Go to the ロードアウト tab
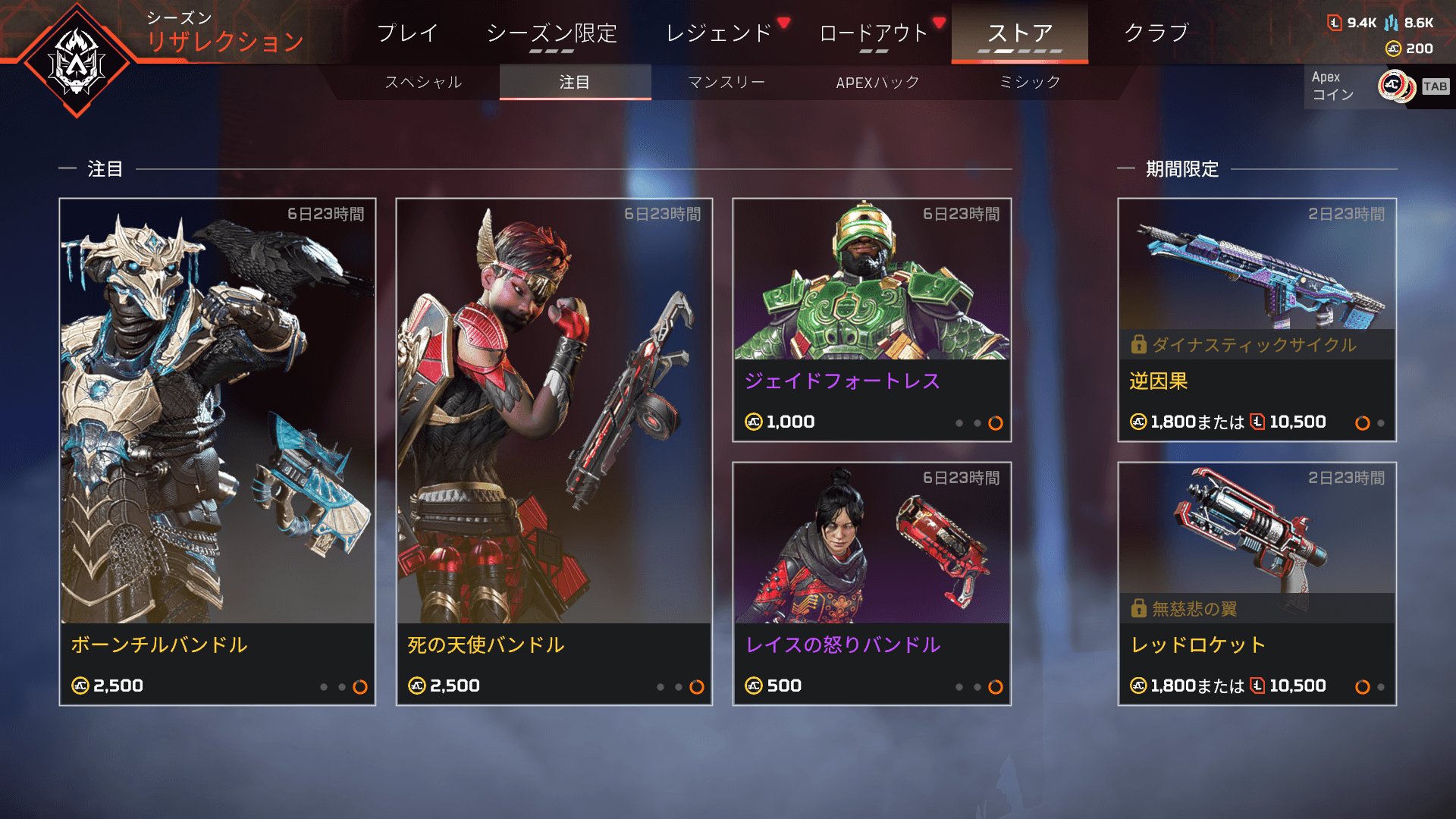The image size is (1456, 819). pyautogui.click(x=874, y=33)
